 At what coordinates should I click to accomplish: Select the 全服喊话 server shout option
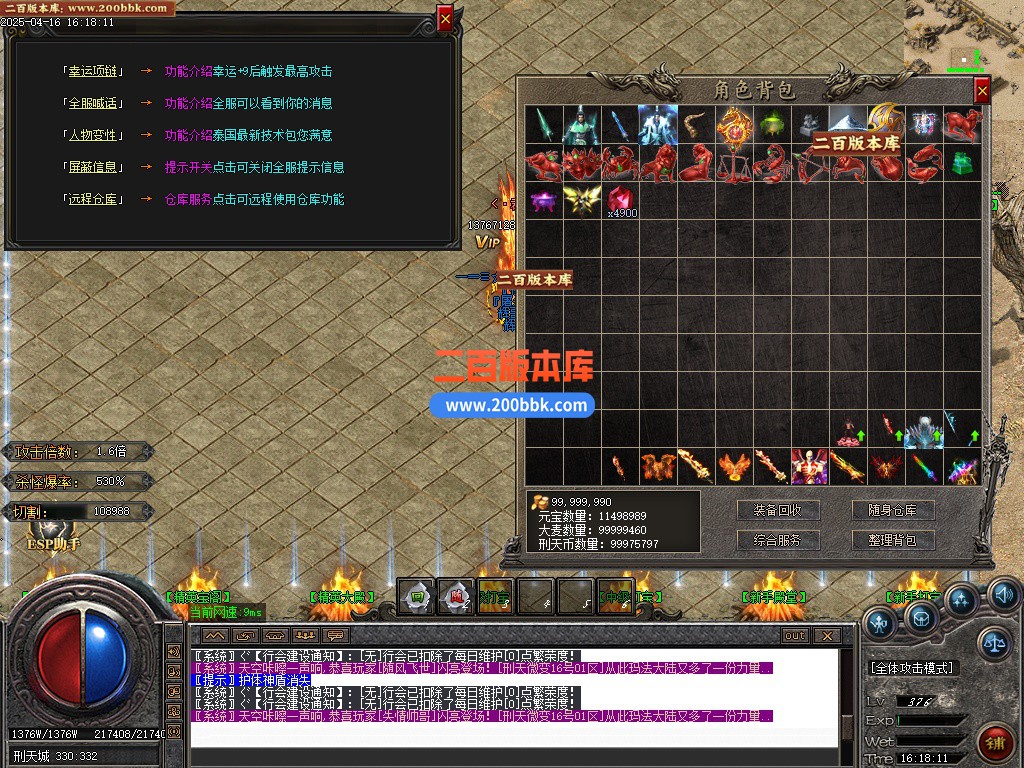pyautogui.click(x=92, y=103)
